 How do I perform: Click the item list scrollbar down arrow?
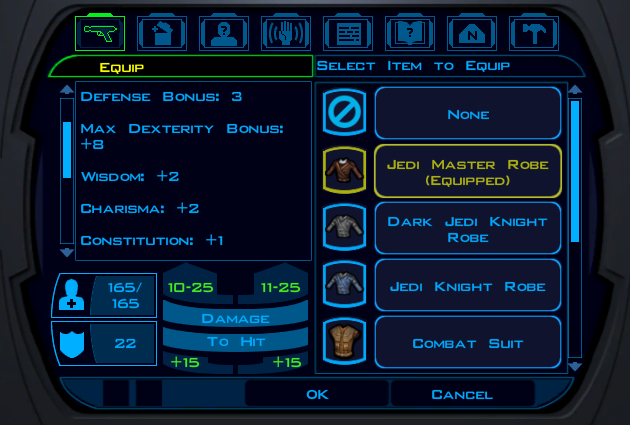[x=575, y=366]
